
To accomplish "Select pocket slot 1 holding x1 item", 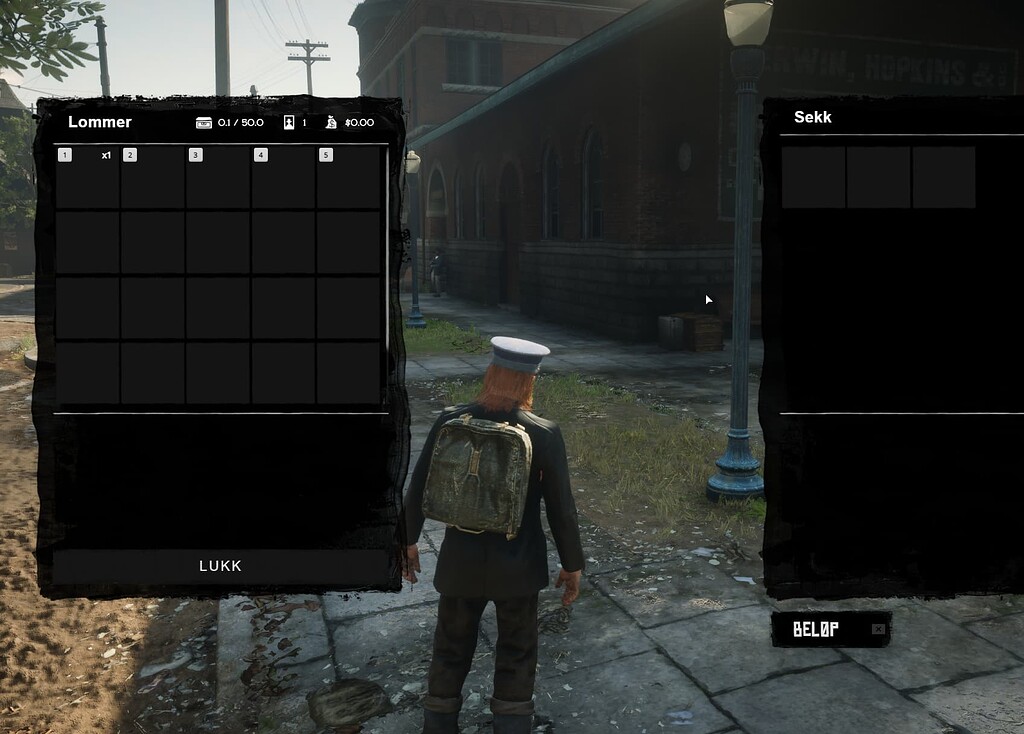I will coord(87,177).
